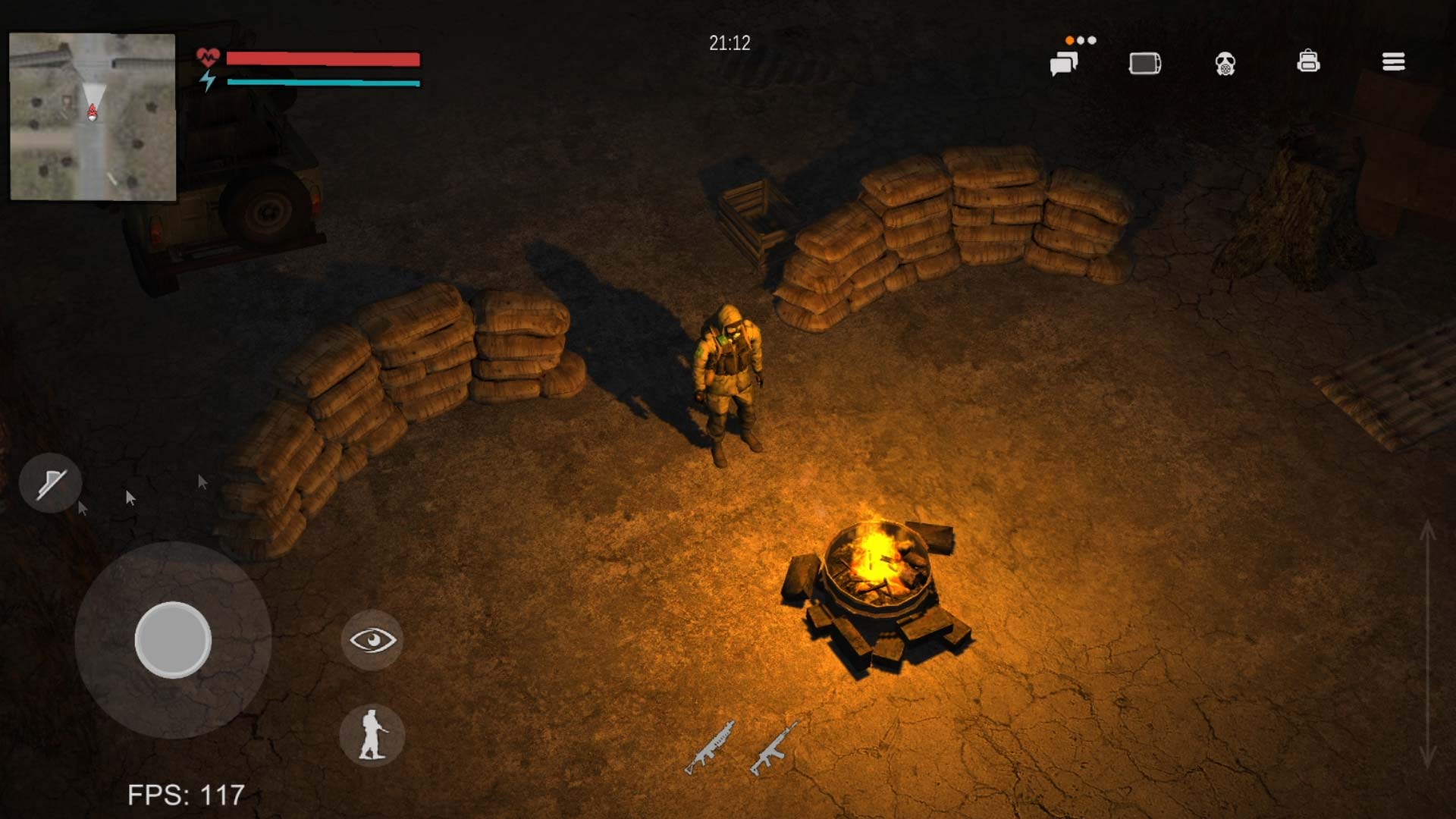Open the backpack inventory

[1308, 61]
